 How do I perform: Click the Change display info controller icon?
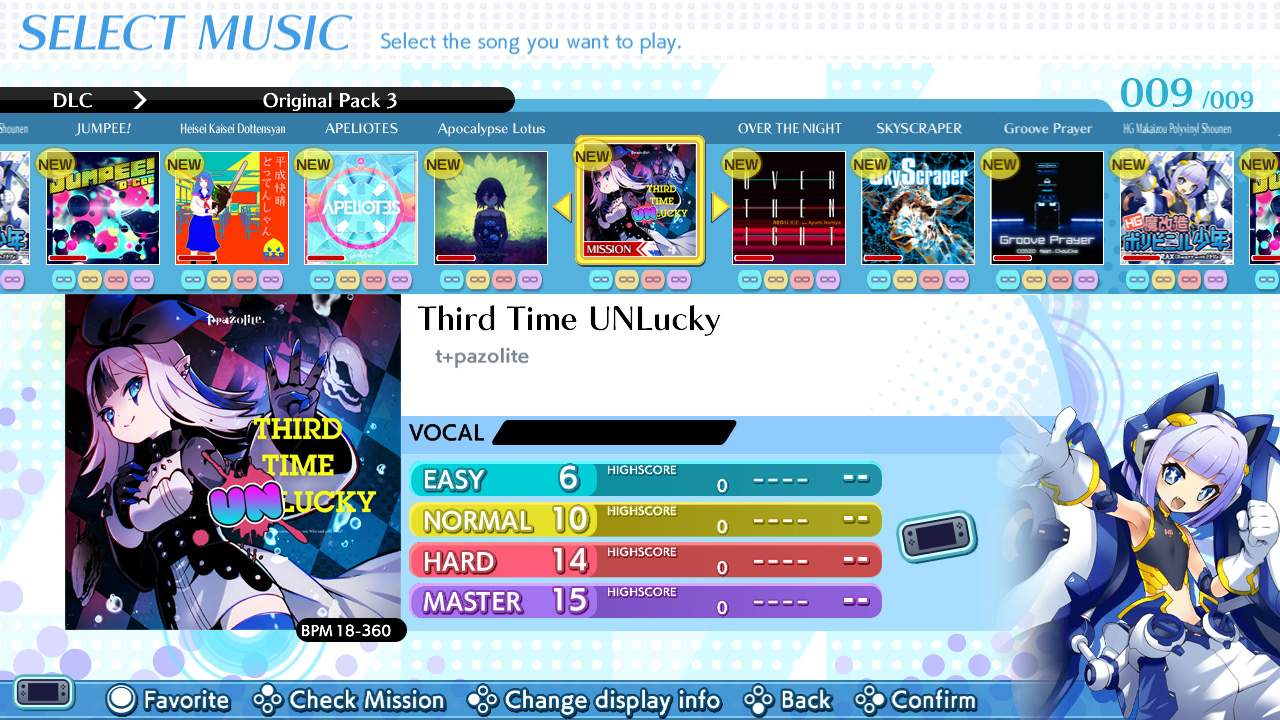[484, 700]
